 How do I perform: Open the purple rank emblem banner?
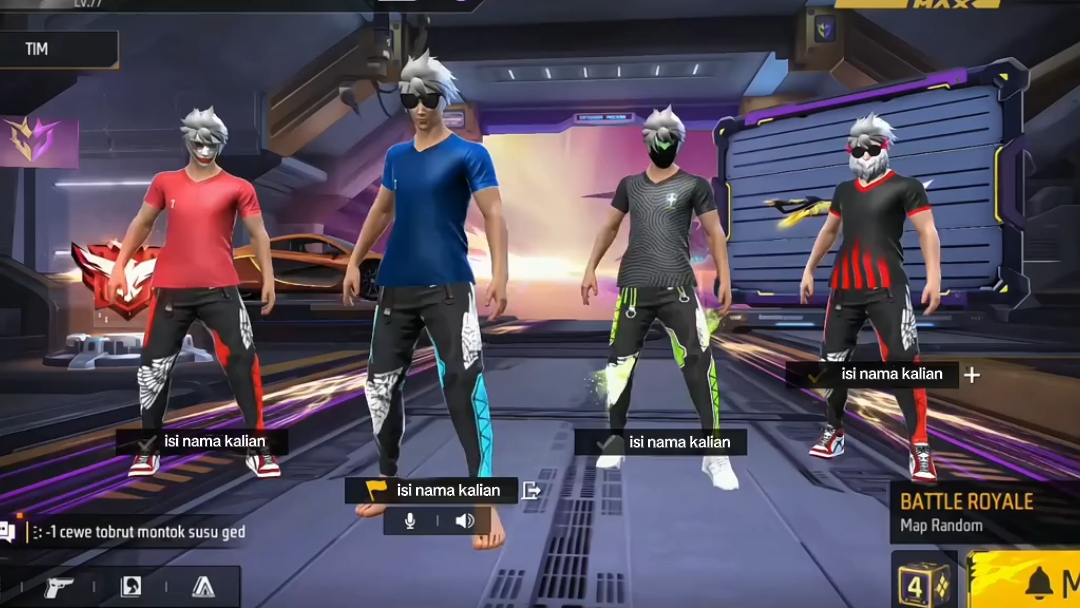(x=40, y=142)
